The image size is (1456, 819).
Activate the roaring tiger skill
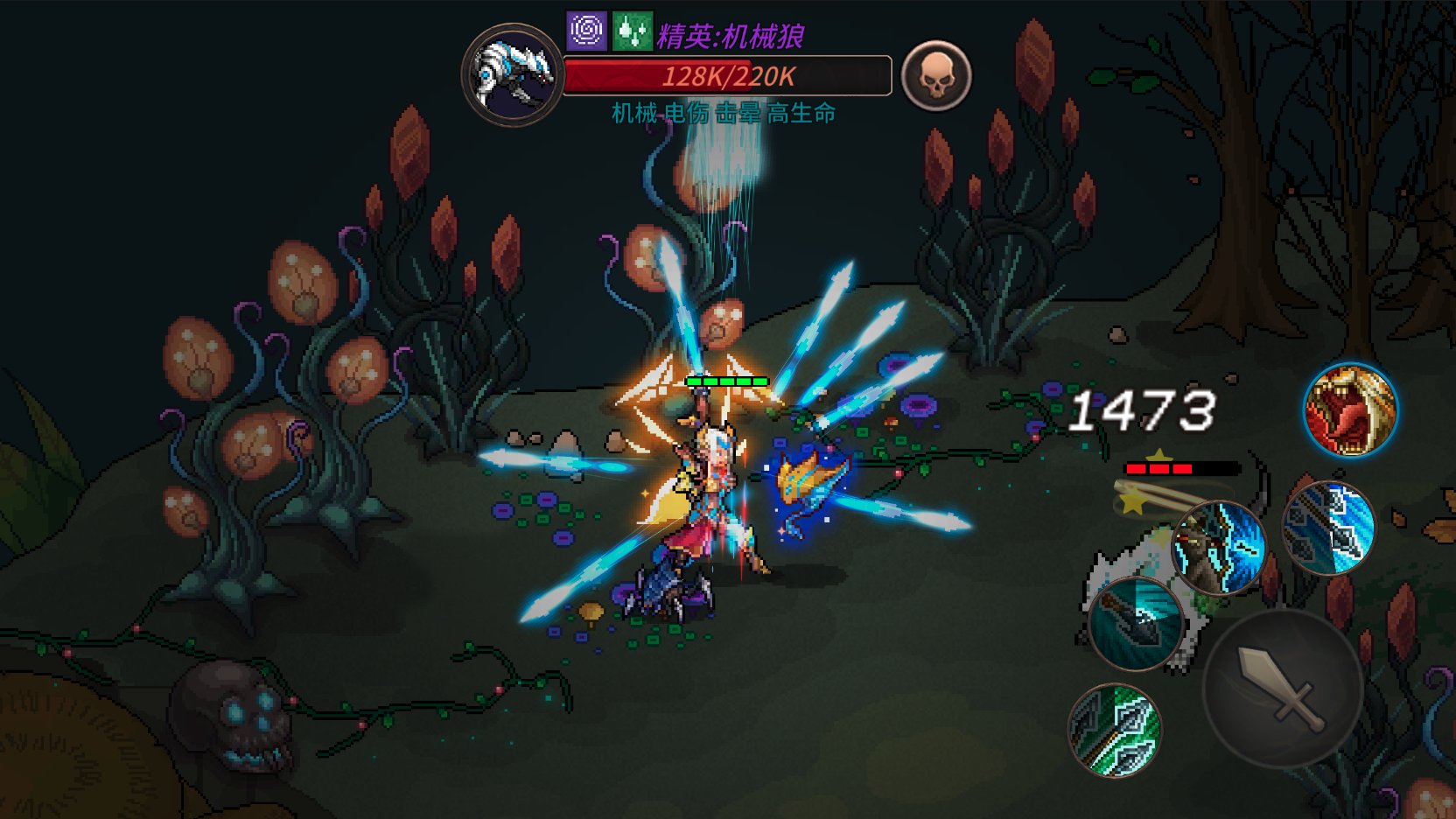click(x=1350, y=410)
